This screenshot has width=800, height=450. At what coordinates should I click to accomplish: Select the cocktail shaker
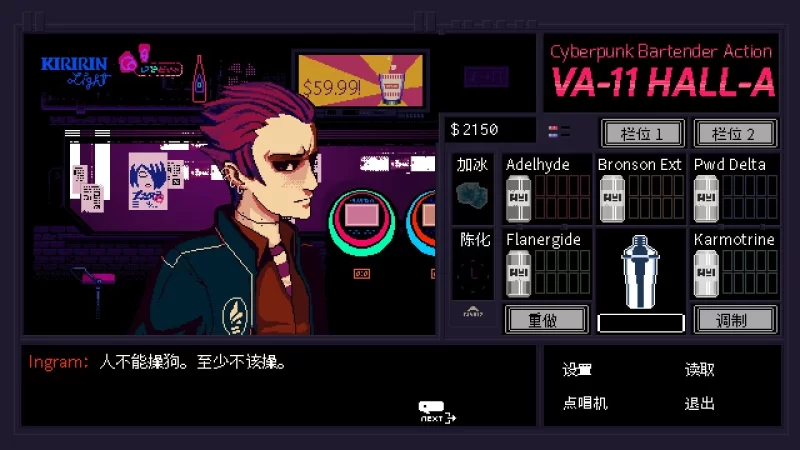point(640,270)
